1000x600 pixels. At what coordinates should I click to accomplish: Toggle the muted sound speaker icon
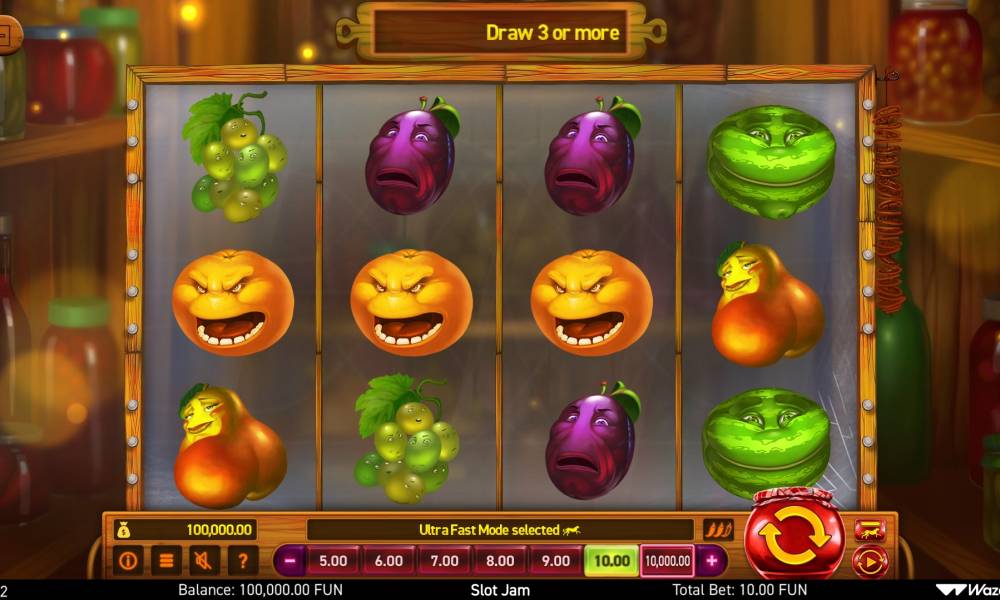(x=204, y=560)
